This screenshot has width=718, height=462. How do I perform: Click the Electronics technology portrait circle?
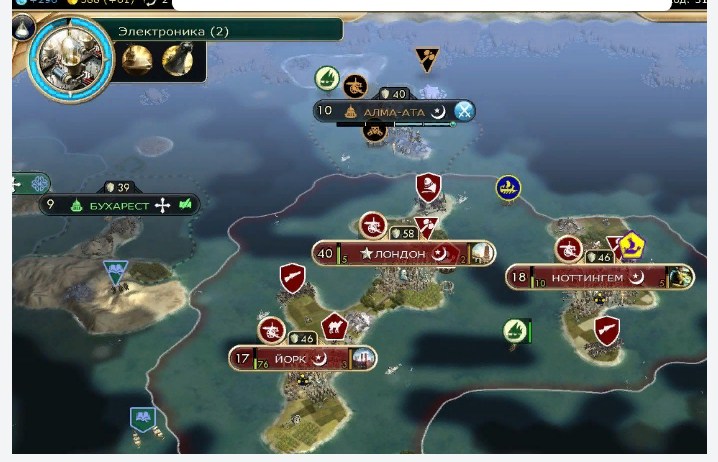(70, 58)
